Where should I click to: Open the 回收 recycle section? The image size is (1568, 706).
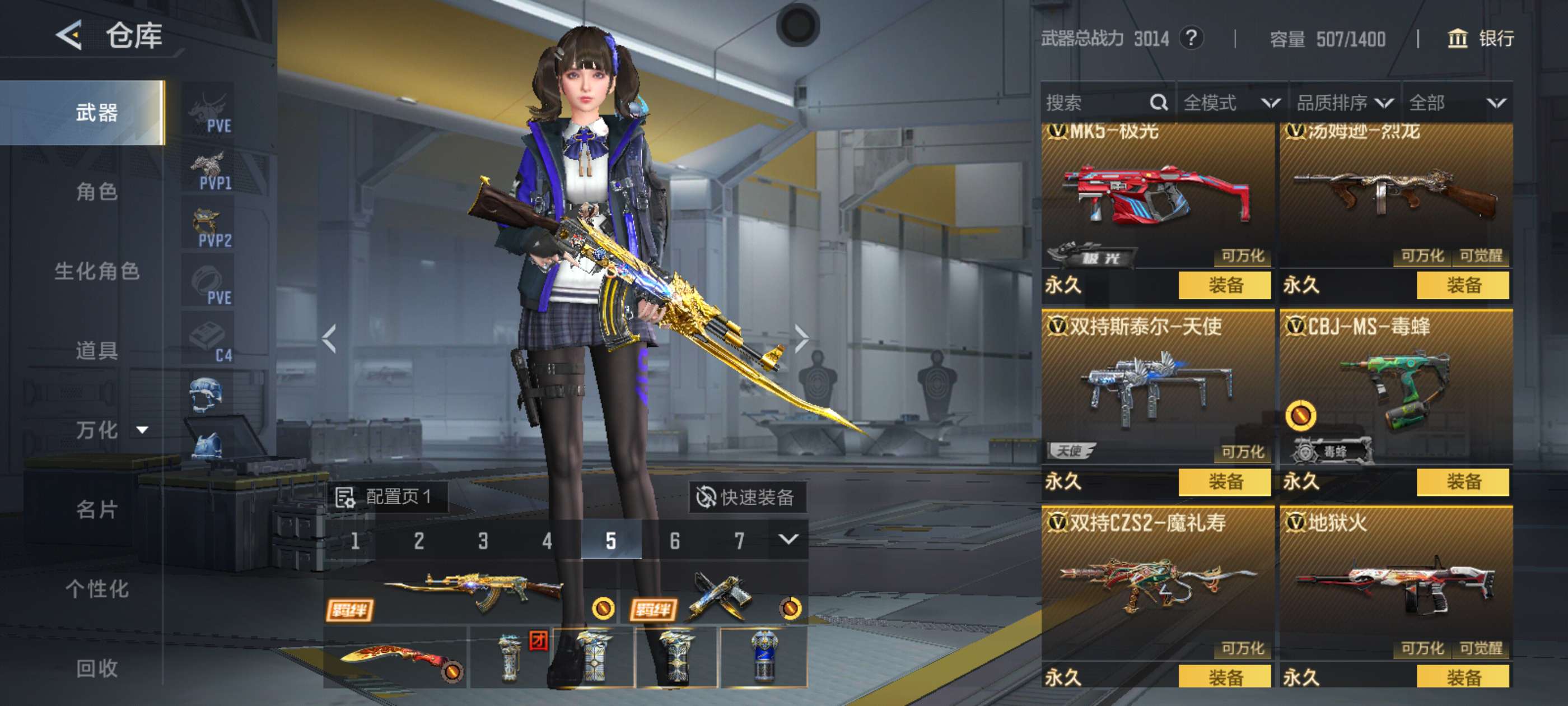coord(97,668)
